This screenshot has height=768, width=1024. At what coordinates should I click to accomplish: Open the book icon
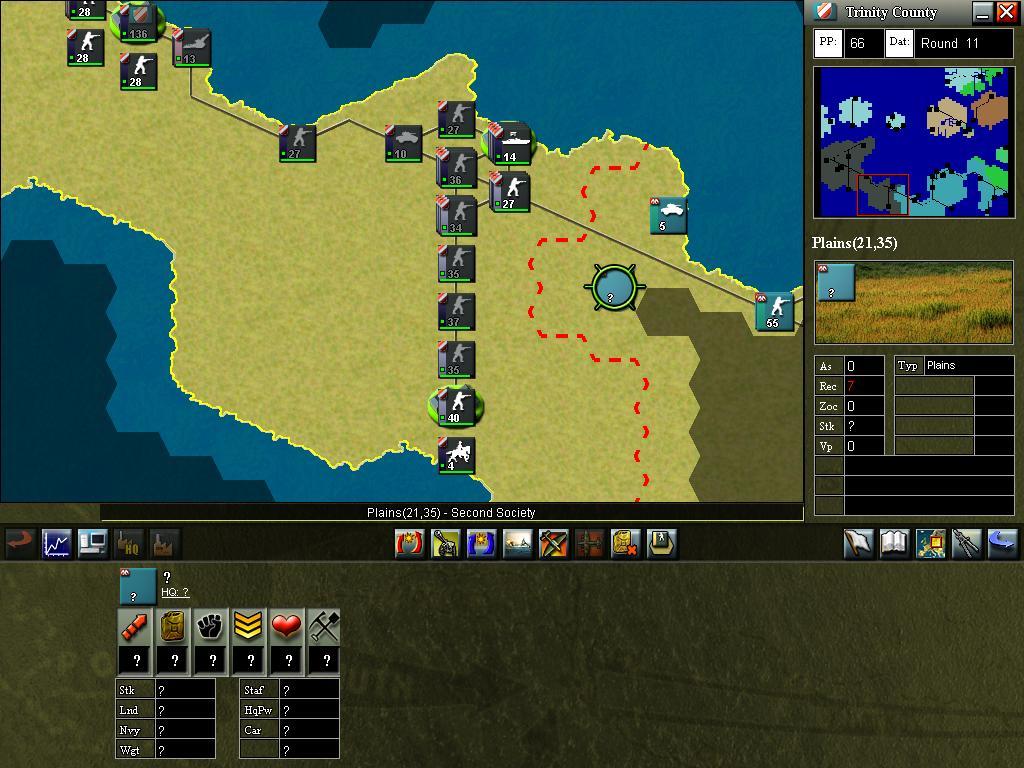894,543
